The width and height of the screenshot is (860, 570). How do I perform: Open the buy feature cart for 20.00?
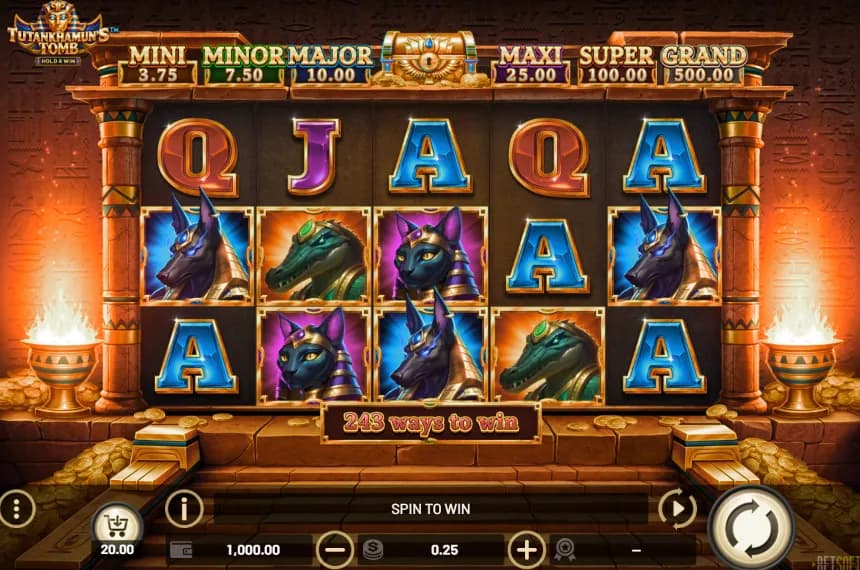119,525
